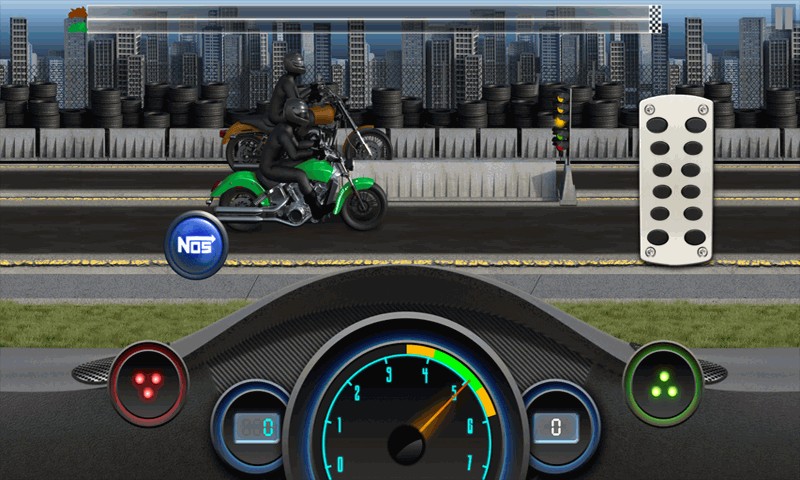Shift up with the green button
The height and width of the screenshot is (480, 800).
[661, 381]
